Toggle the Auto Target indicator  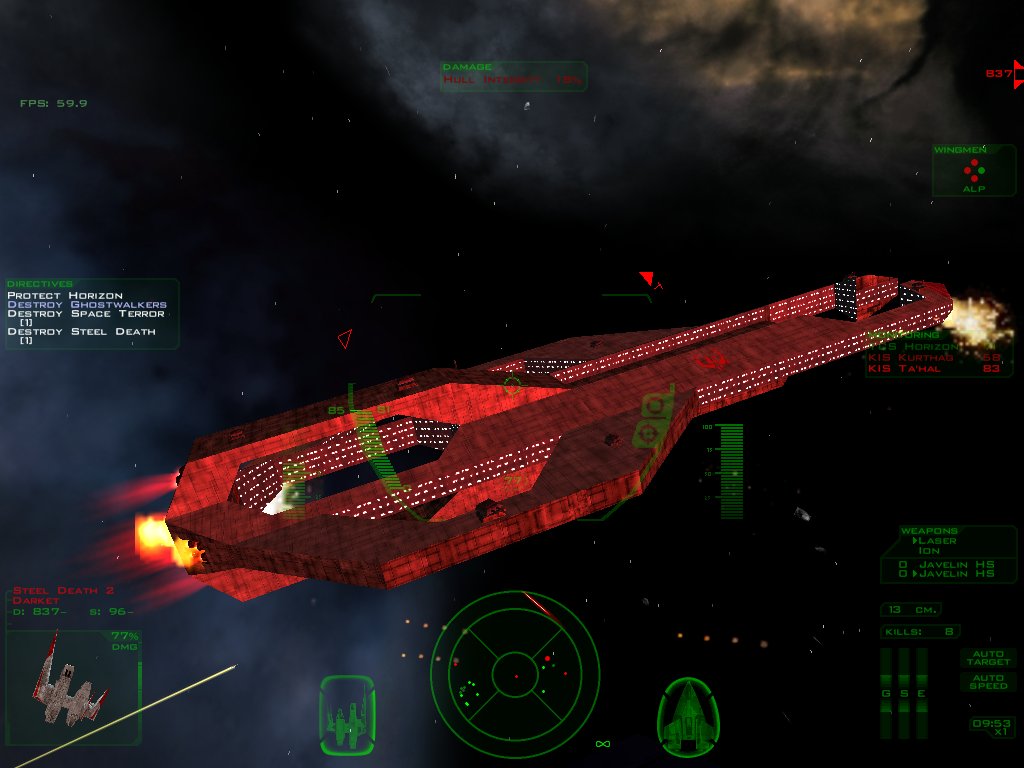click(x=986, y=657)
